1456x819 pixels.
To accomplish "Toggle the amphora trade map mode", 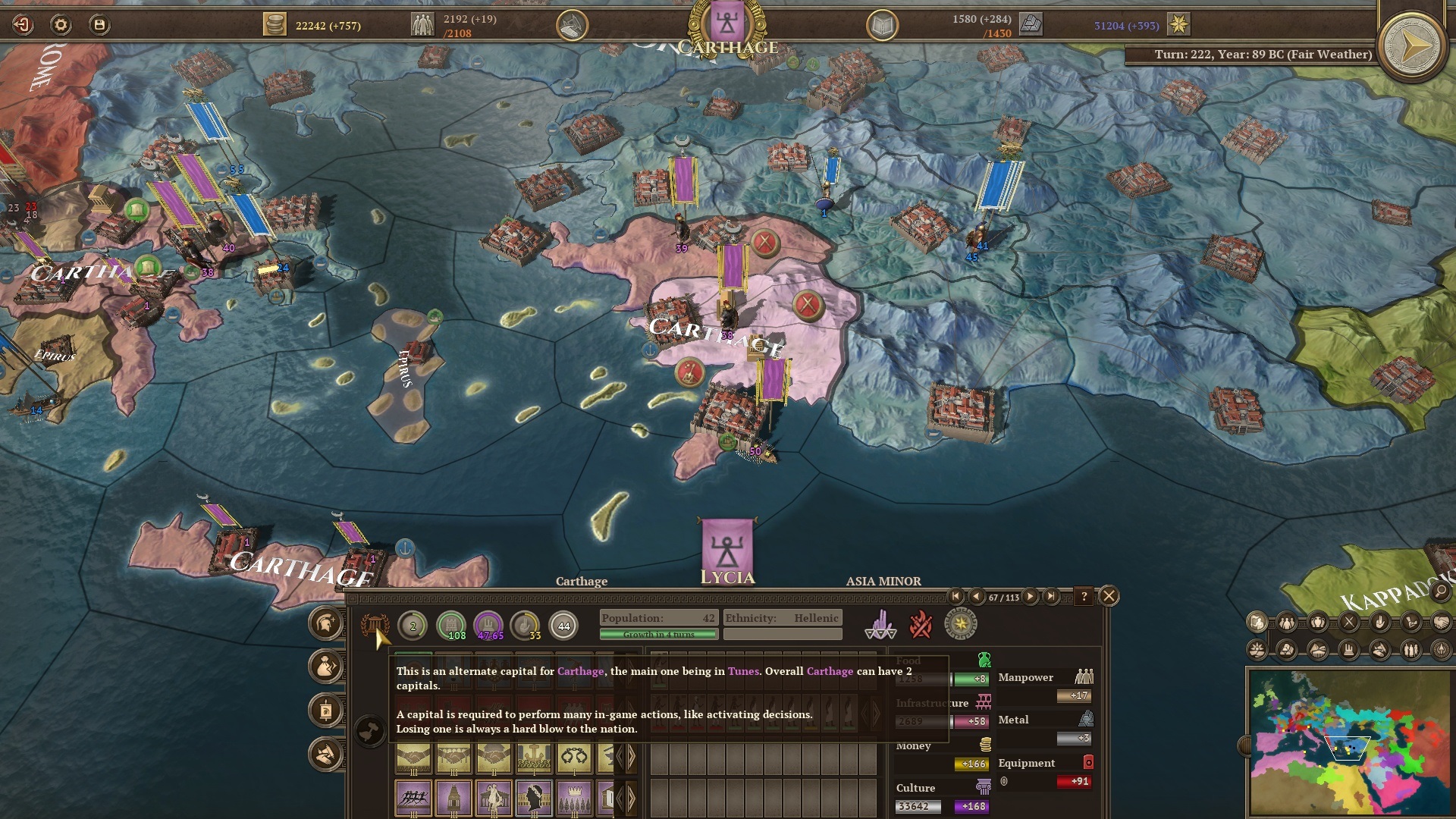I will pos(1319,623).
